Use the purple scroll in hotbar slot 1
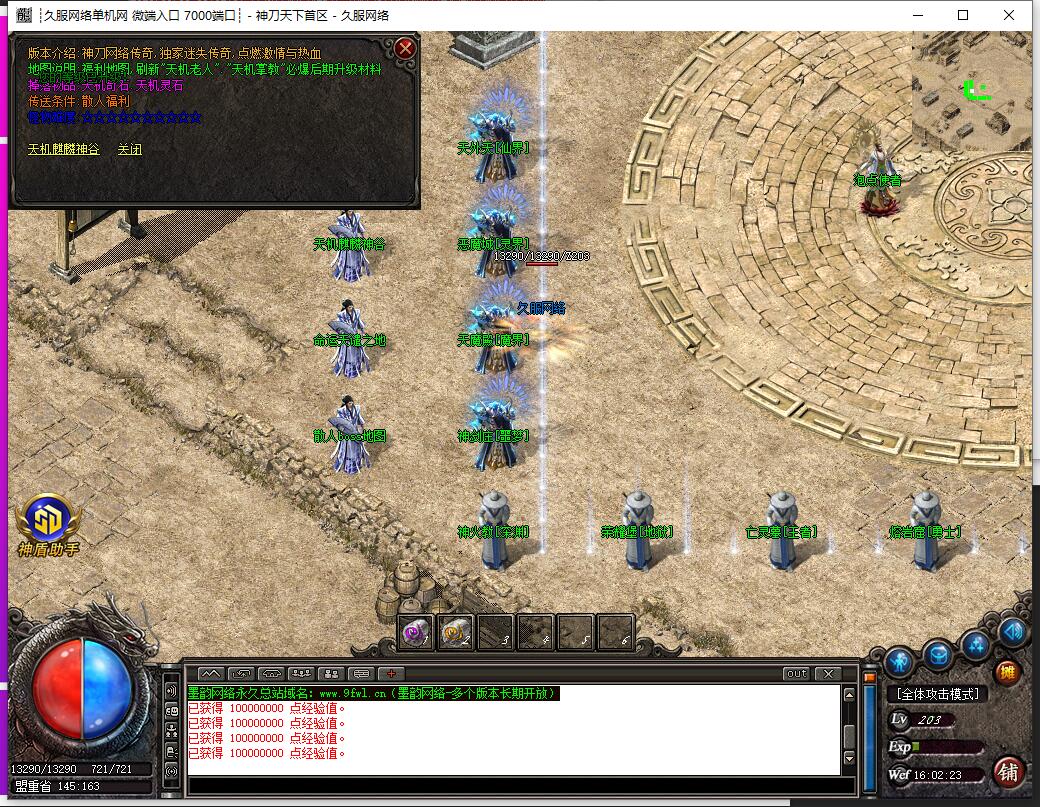Viewport: 1040px width, 807px height. pos(416,632)
